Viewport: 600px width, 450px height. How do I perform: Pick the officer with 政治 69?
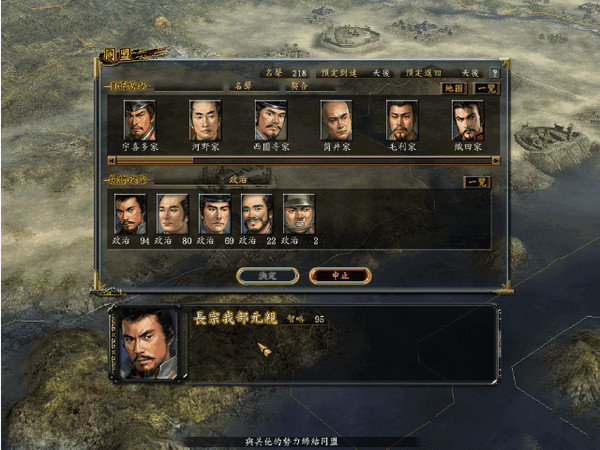coord(214,213)
